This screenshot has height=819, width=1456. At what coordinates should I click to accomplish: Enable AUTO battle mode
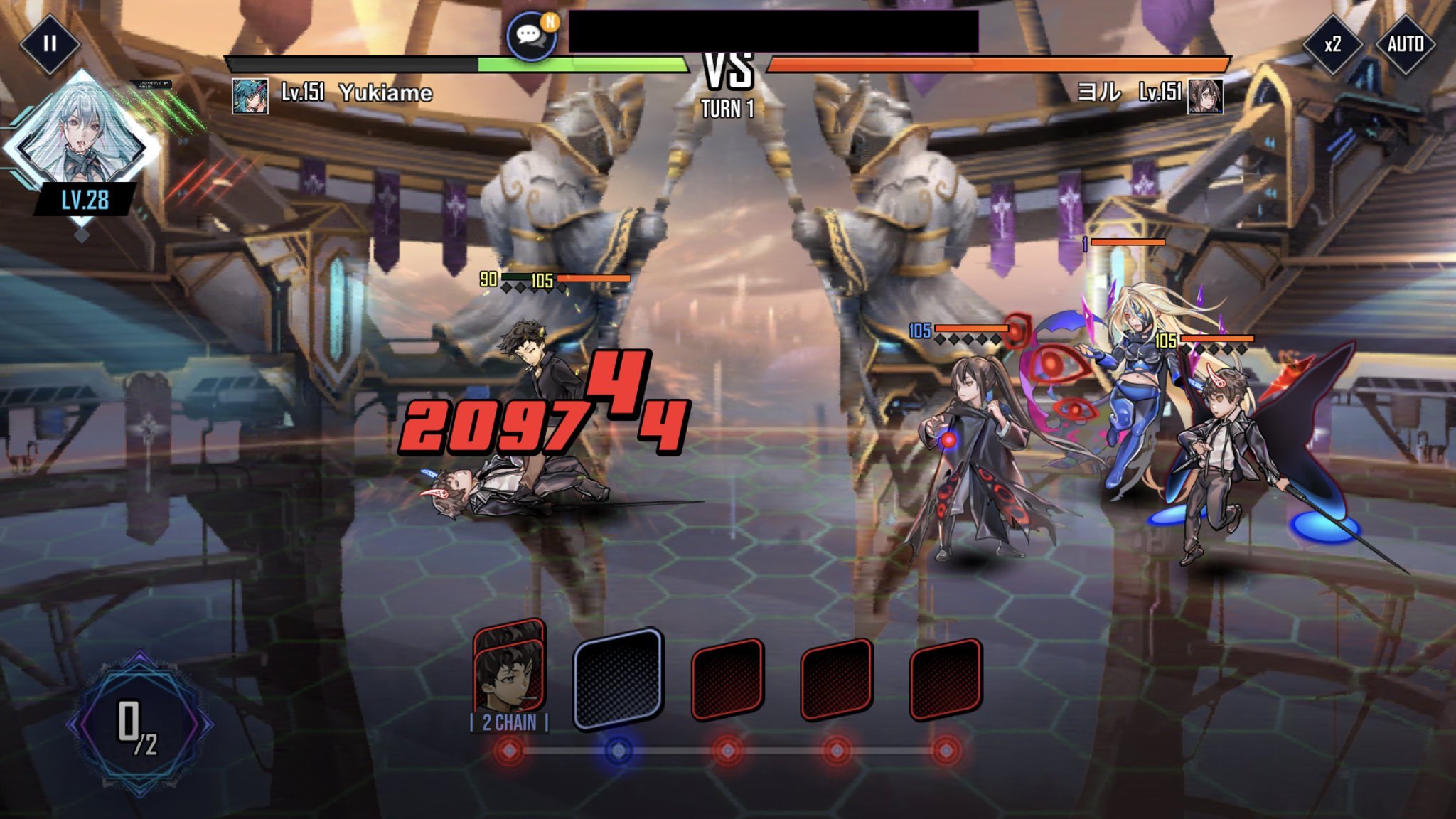(x=1405, y=45)
